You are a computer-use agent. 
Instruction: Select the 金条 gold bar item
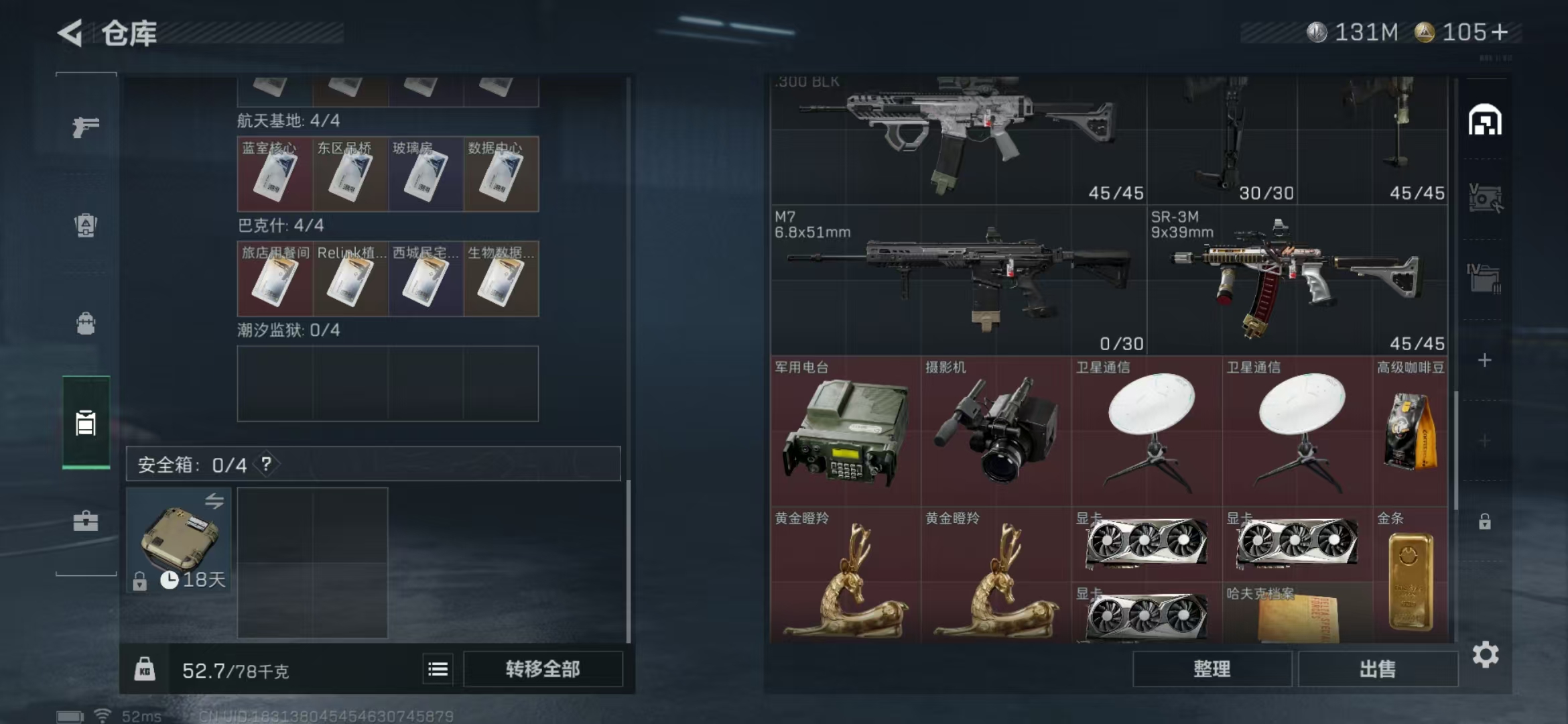[1410, 577]
